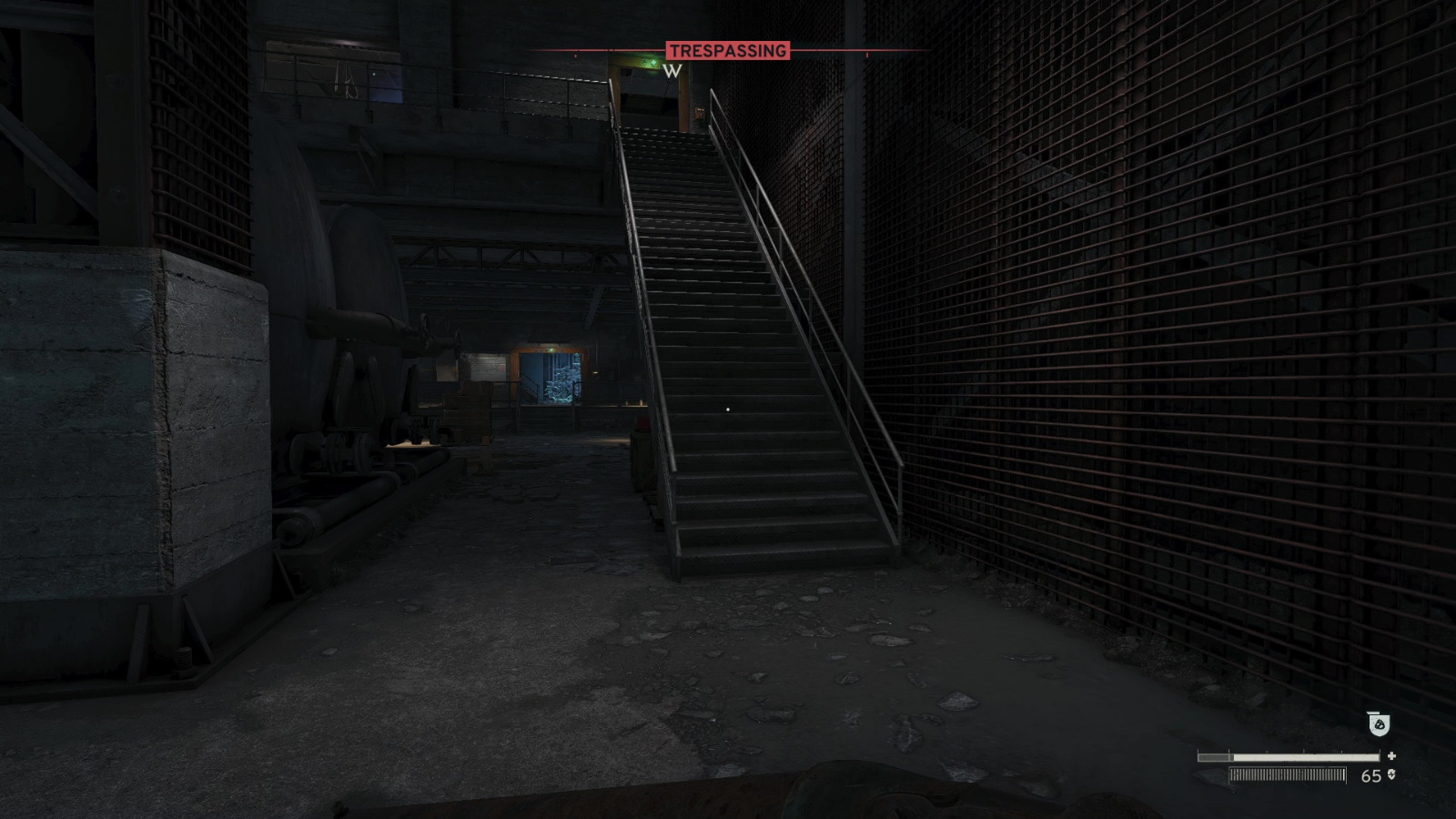
Task: Click the notch marker above the ability shield icon
Action: click(x=1372, y=713)
